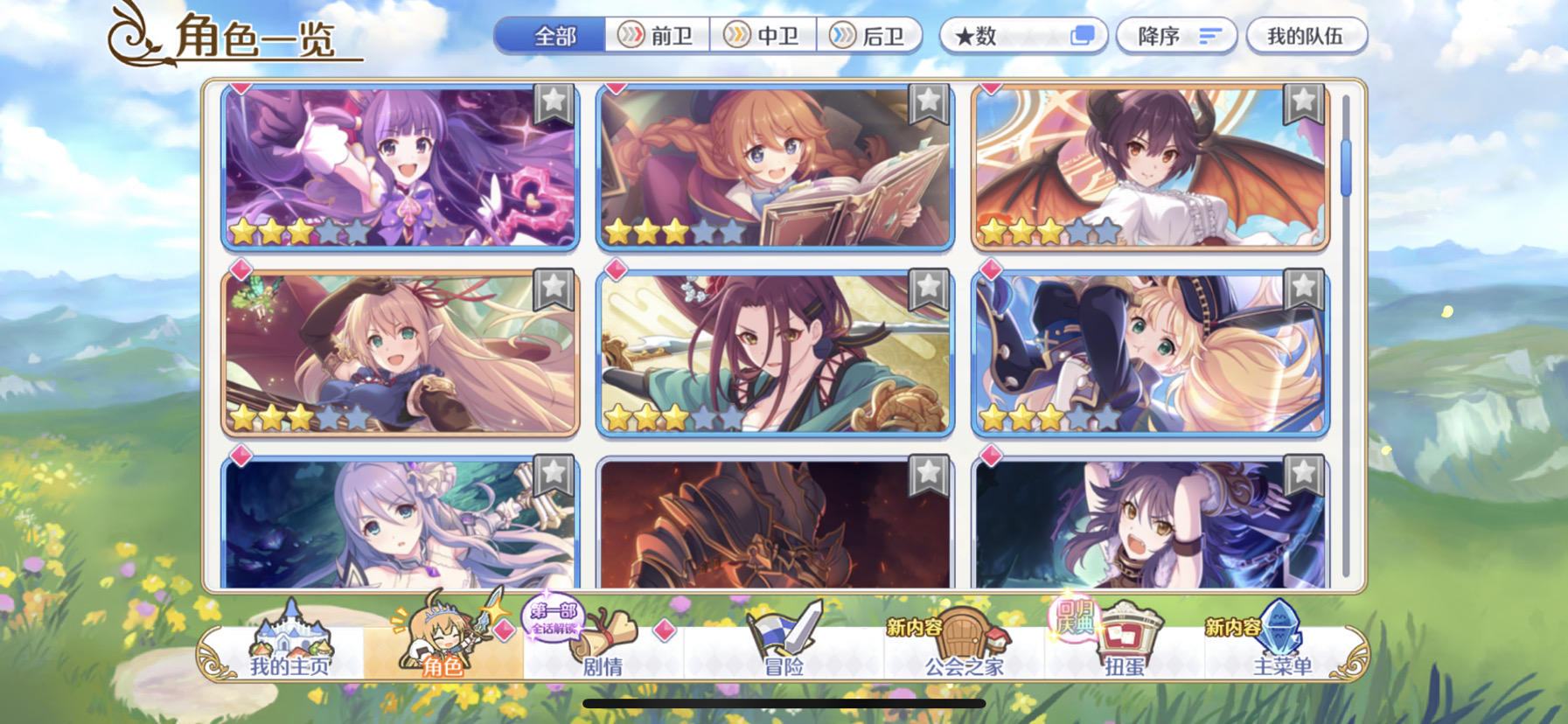Image resolution: width=1568 pixels, height=724 pixels.
Task: Open the ★数 star filter button
Action: pyautogui.click(x=1021, y=36)
